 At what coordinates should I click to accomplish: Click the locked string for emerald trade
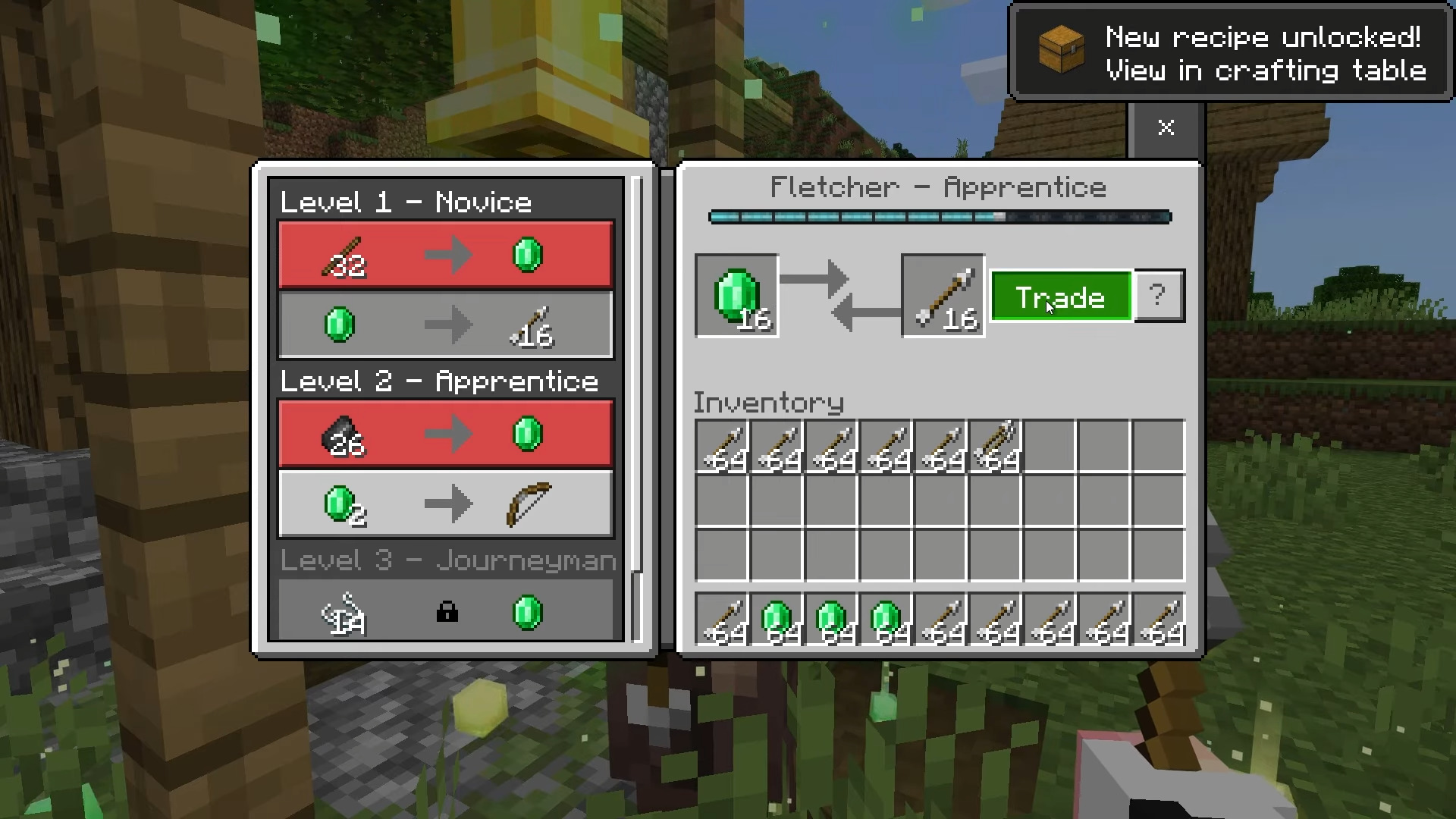445,611
